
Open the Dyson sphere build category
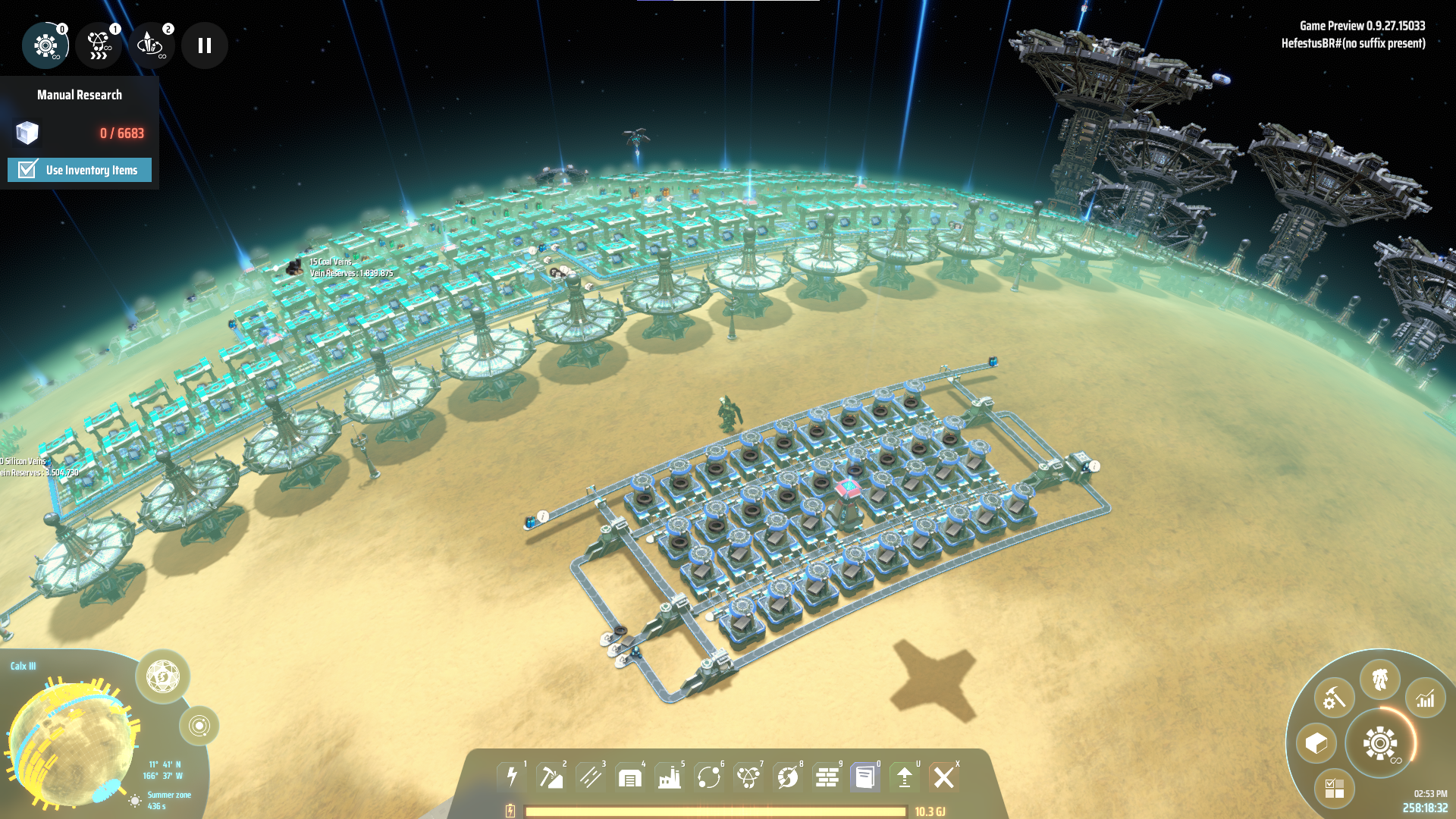click(x=788, y=777)
